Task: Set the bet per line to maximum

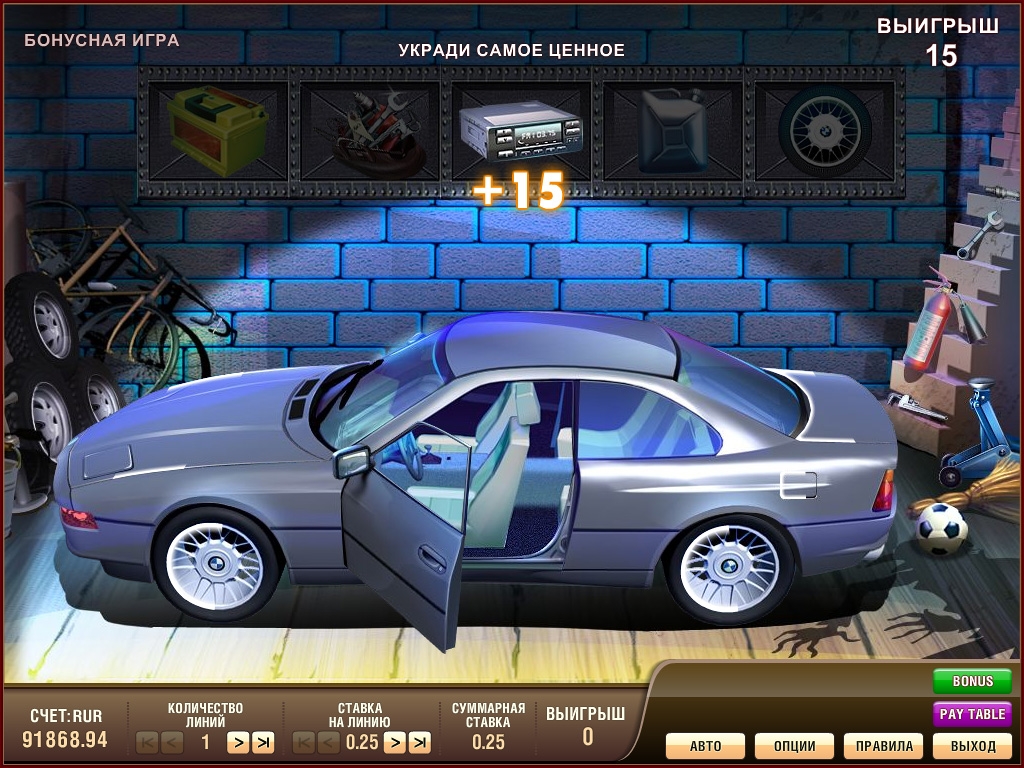Action: tap(420, 742)
